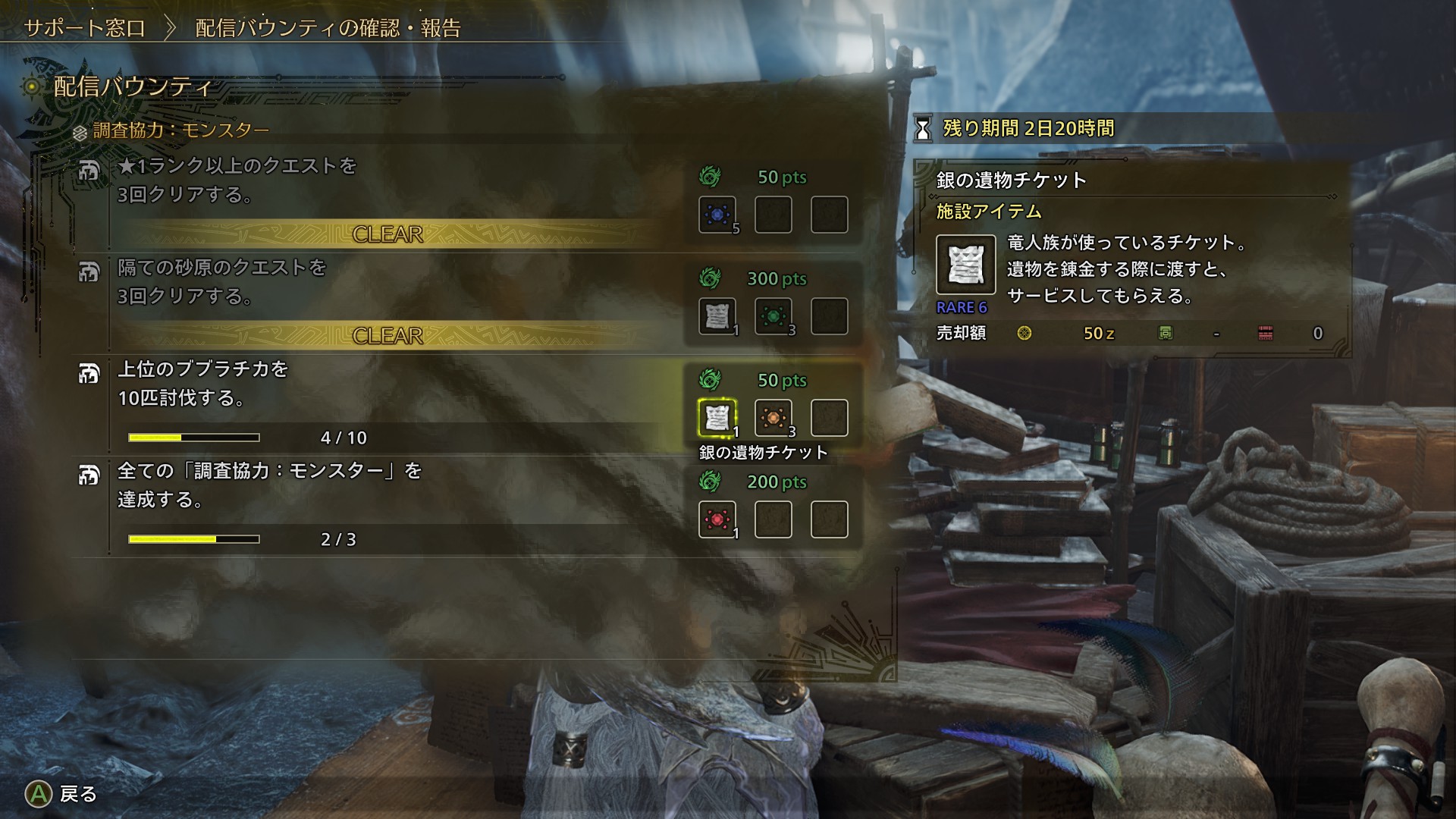
Task: Select the blue orb reward slot
Action: [x=717, y=215]
